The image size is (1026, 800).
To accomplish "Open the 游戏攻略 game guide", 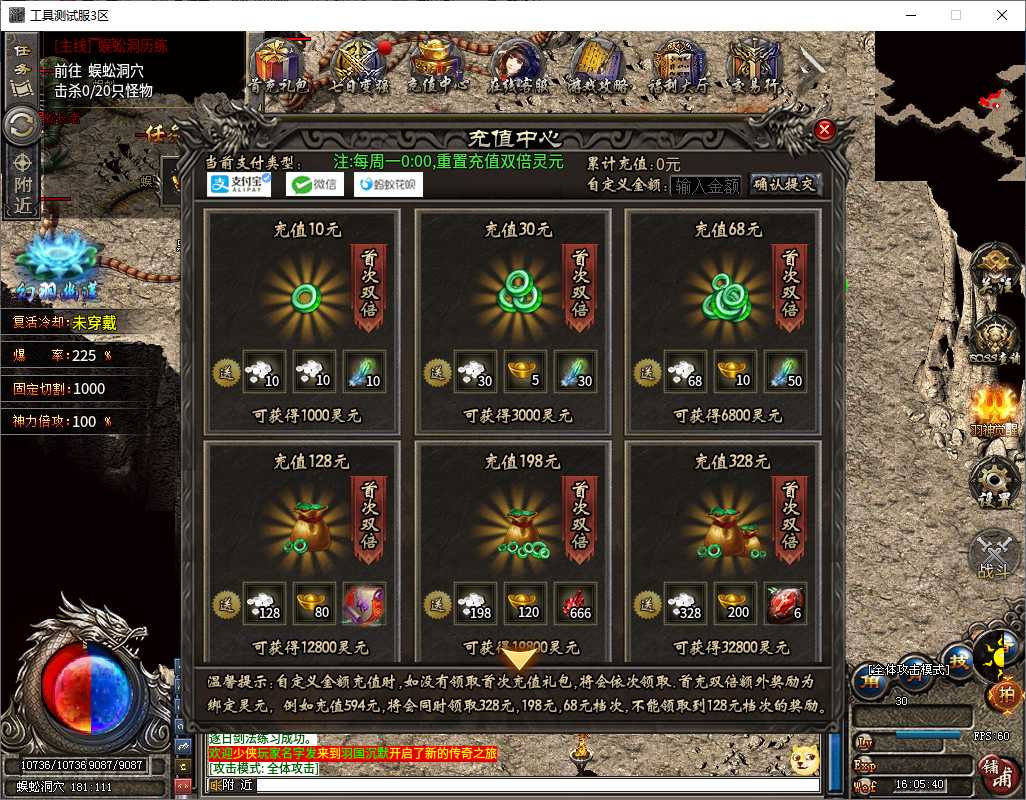I will [x=598, y=67].
